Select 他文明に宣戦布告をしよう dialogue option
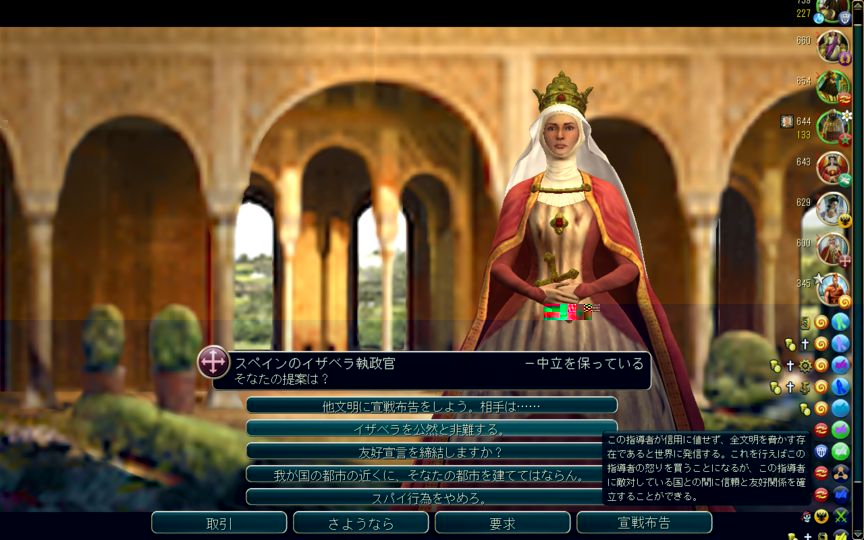 pos(431,406)
